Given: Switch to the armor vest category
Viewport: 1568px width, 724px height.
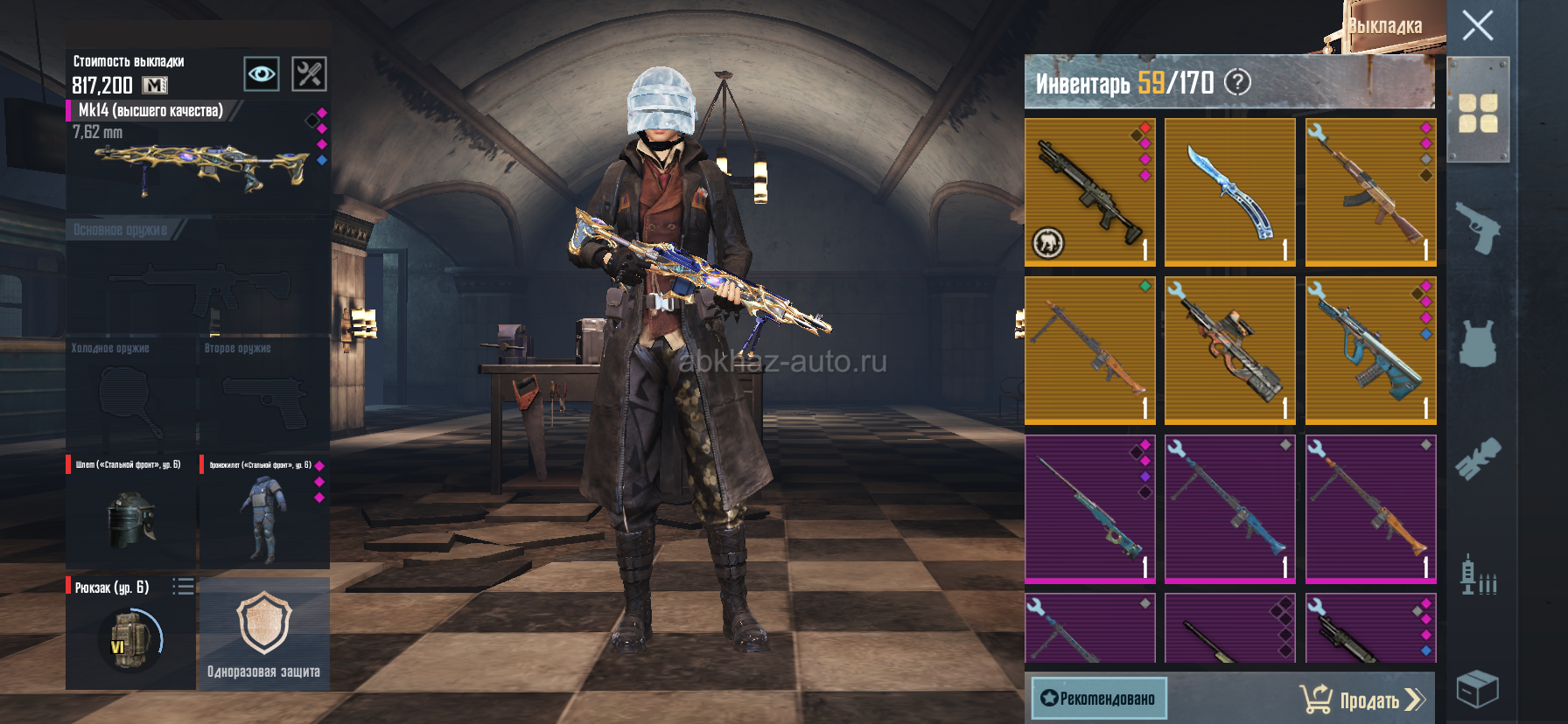Looking at the screenshot, I should 1478,342.
